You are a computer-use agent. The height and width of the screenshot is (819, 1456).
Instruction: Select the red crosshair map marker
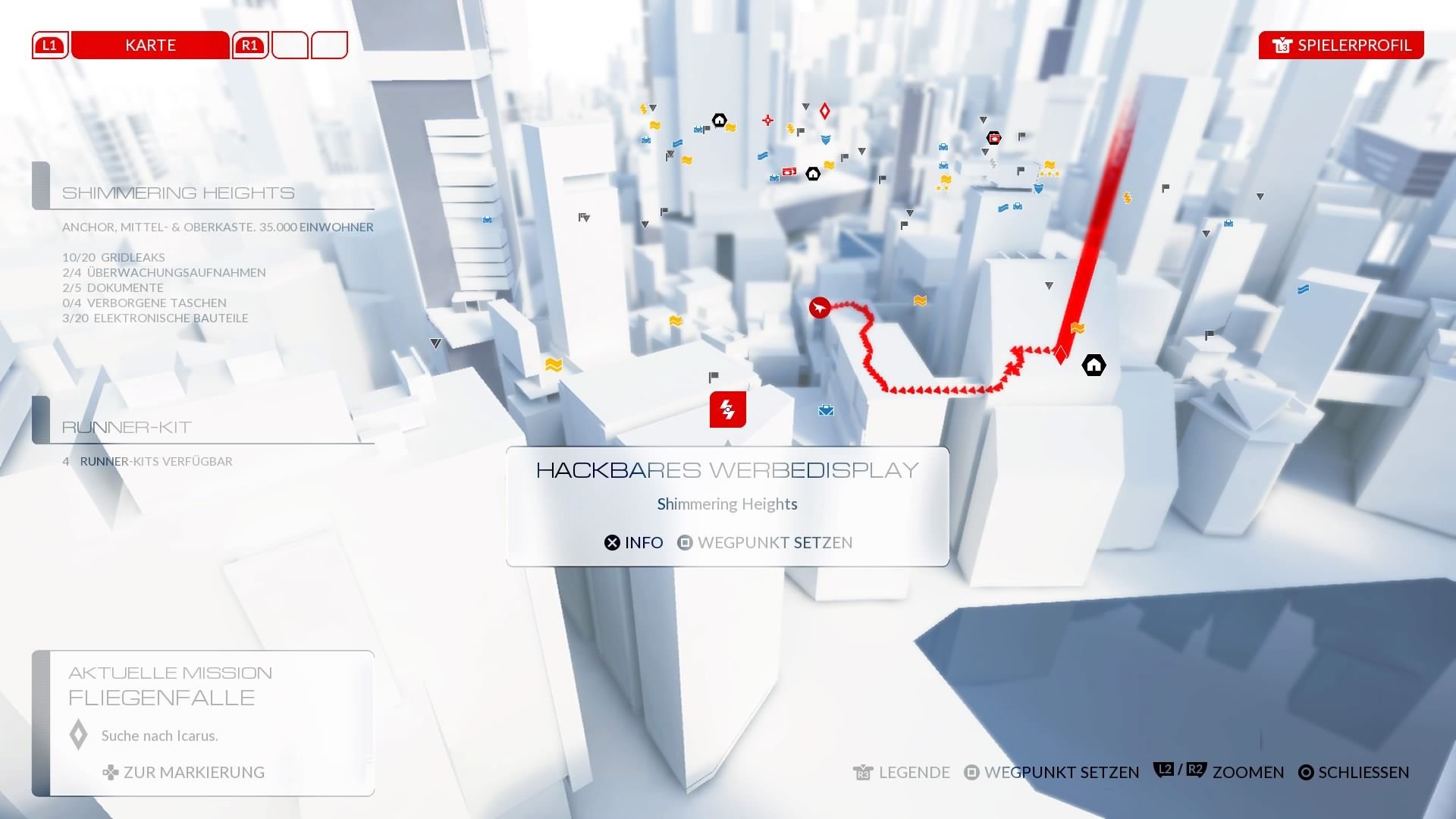(767, 119)
